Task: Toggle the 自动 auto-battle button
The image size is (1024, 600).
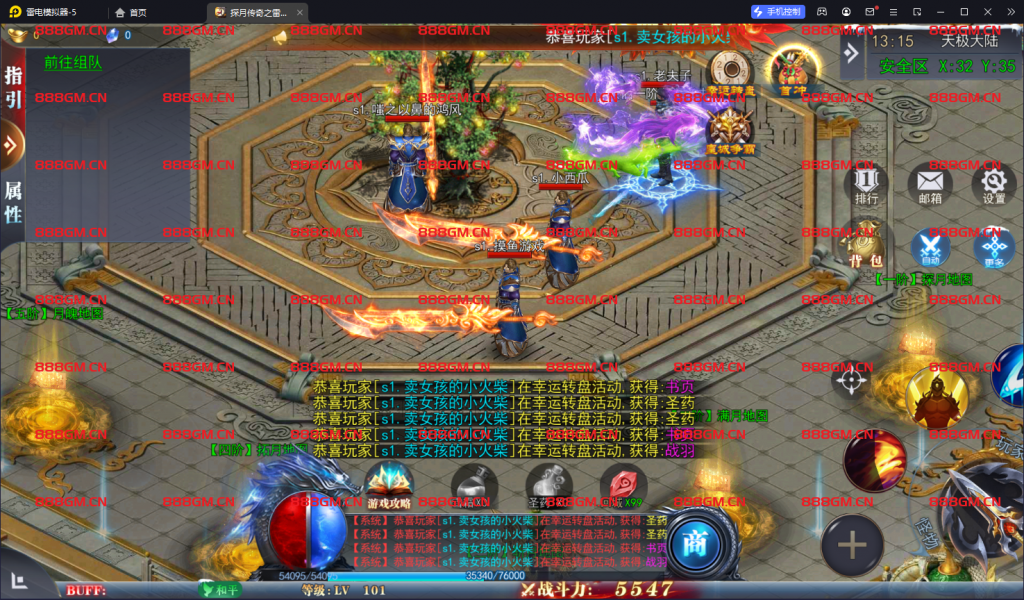Action: pos(930,247)
